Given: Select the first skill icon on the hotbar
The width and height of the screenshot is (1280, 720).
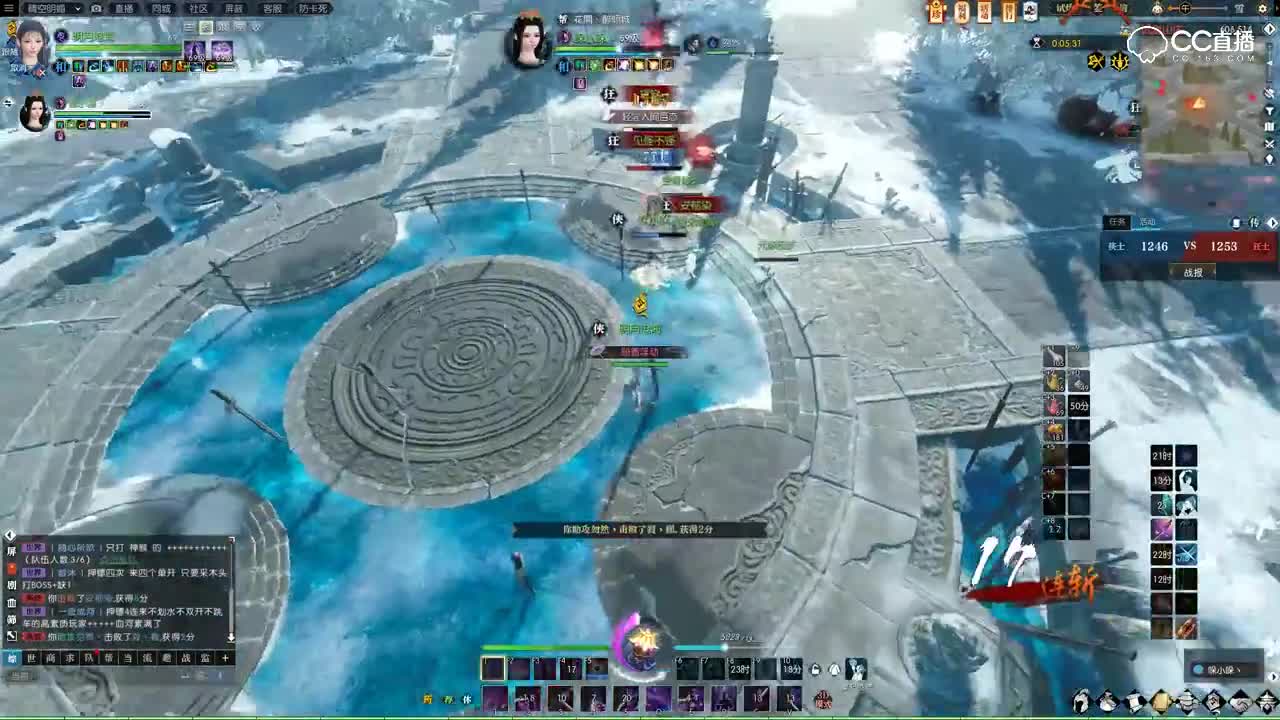Looking at the screenshot, I should tap(493, 668).
